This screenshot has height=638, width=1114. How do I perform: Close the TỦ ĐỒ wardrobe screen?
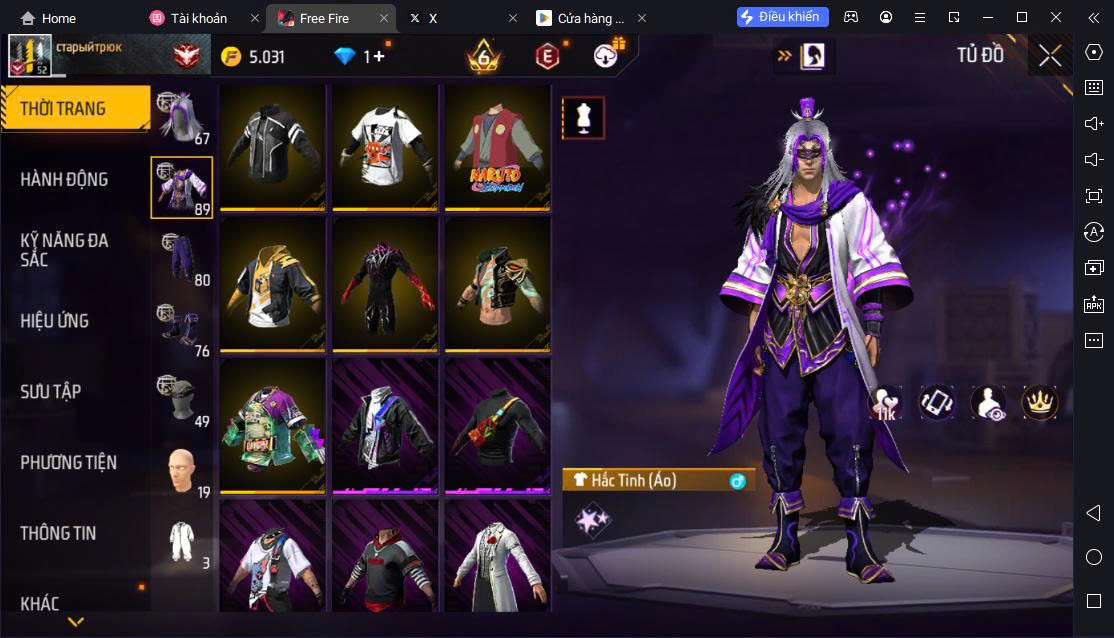point(1050,56)
